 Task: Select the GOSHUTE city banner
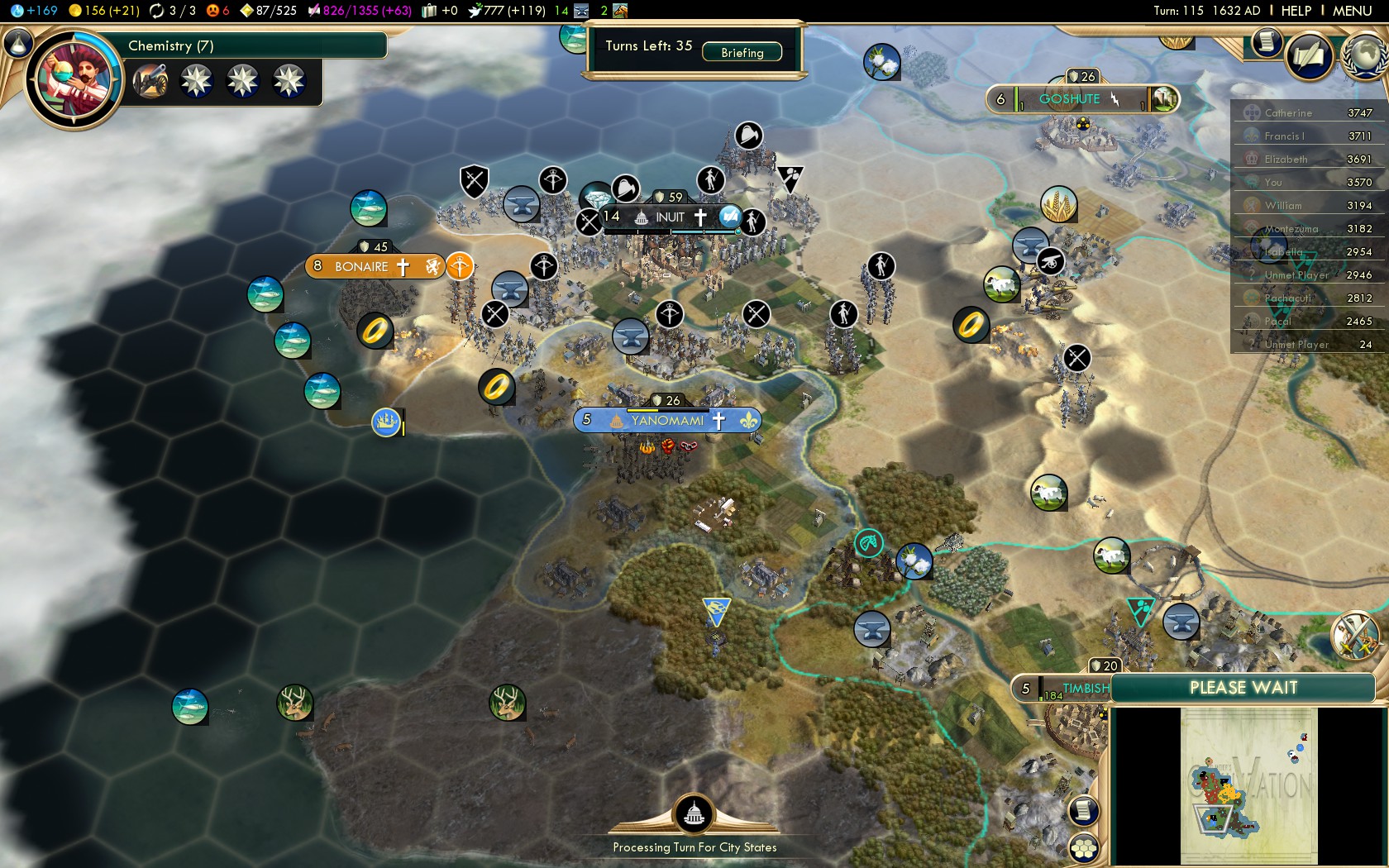point(1069,99)
